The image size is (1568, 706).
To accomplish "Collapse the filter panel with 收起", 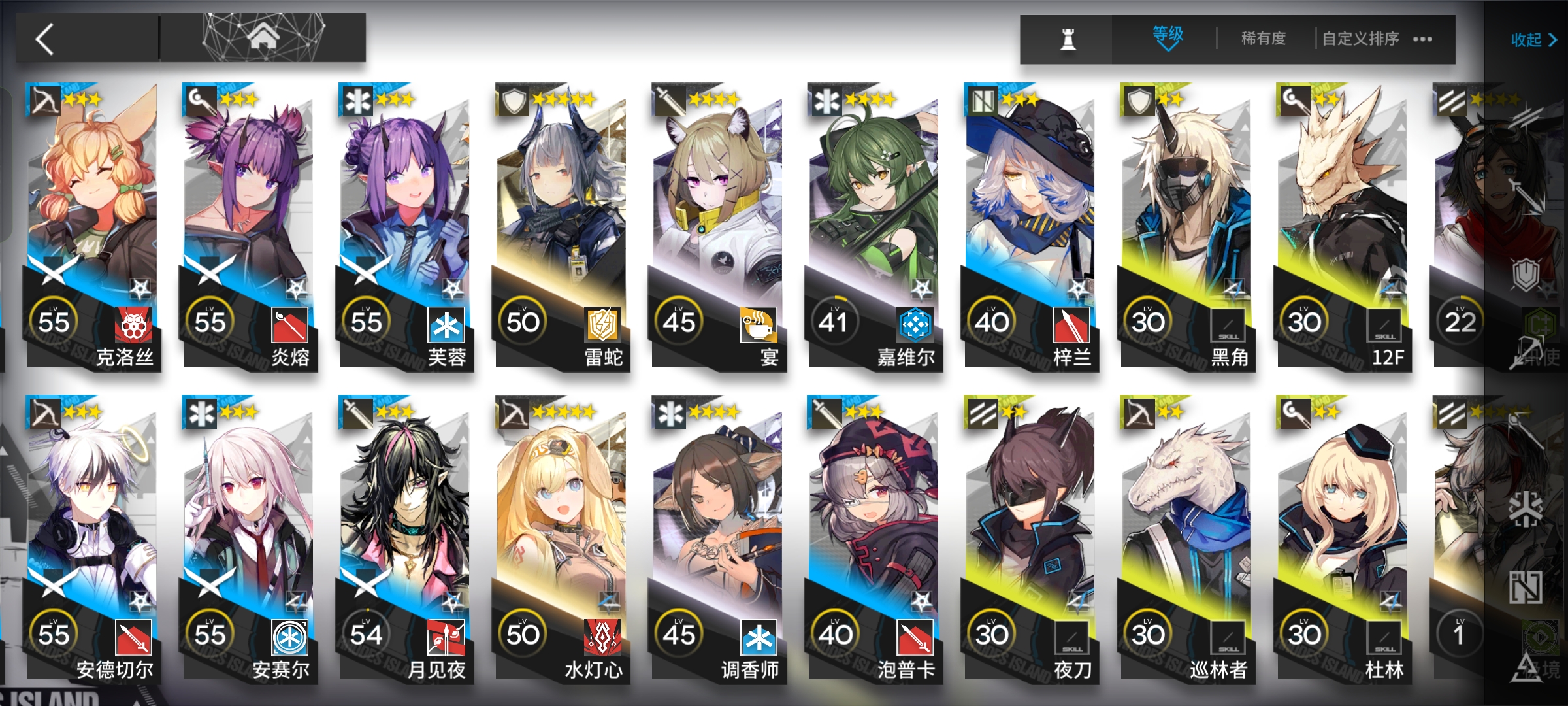I will (1533, 41).
